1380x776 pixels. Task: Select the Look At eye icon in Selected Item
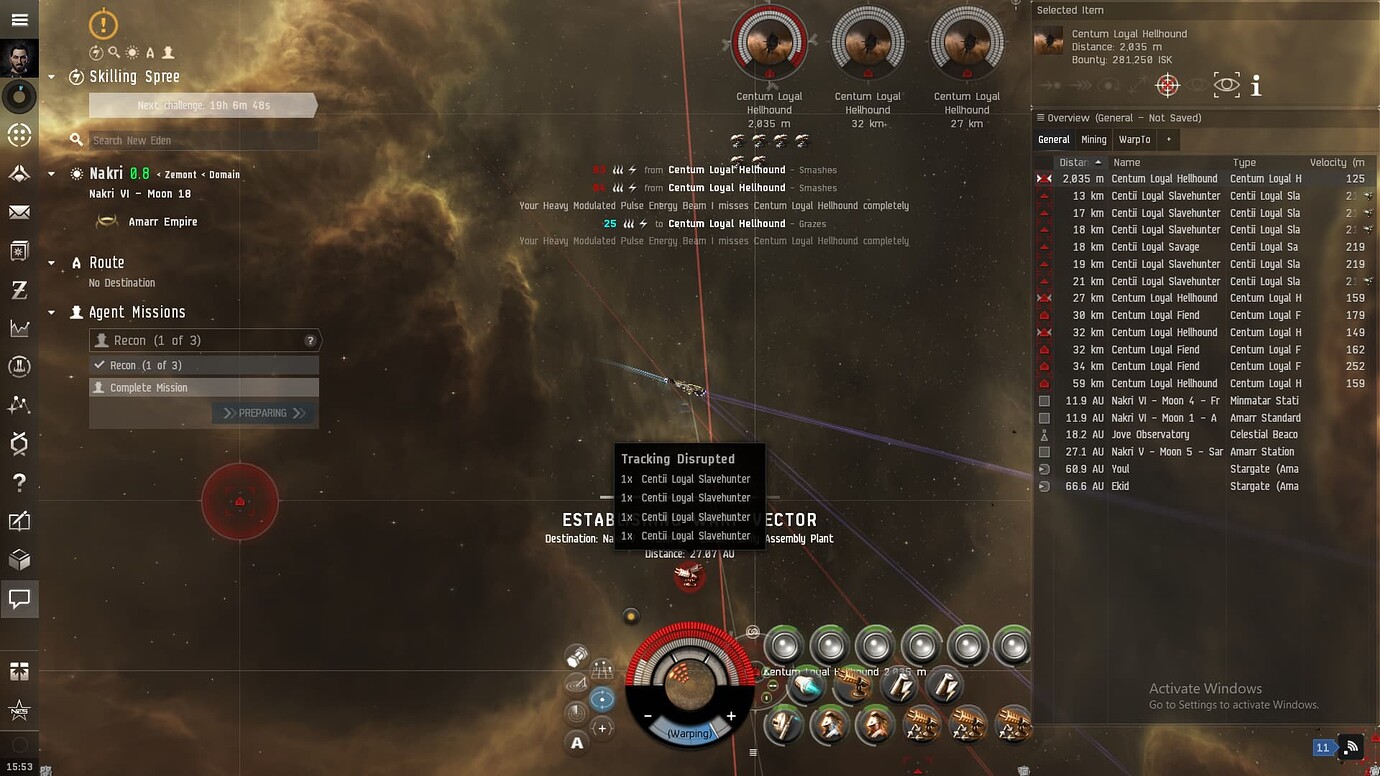click(1225, 85)
